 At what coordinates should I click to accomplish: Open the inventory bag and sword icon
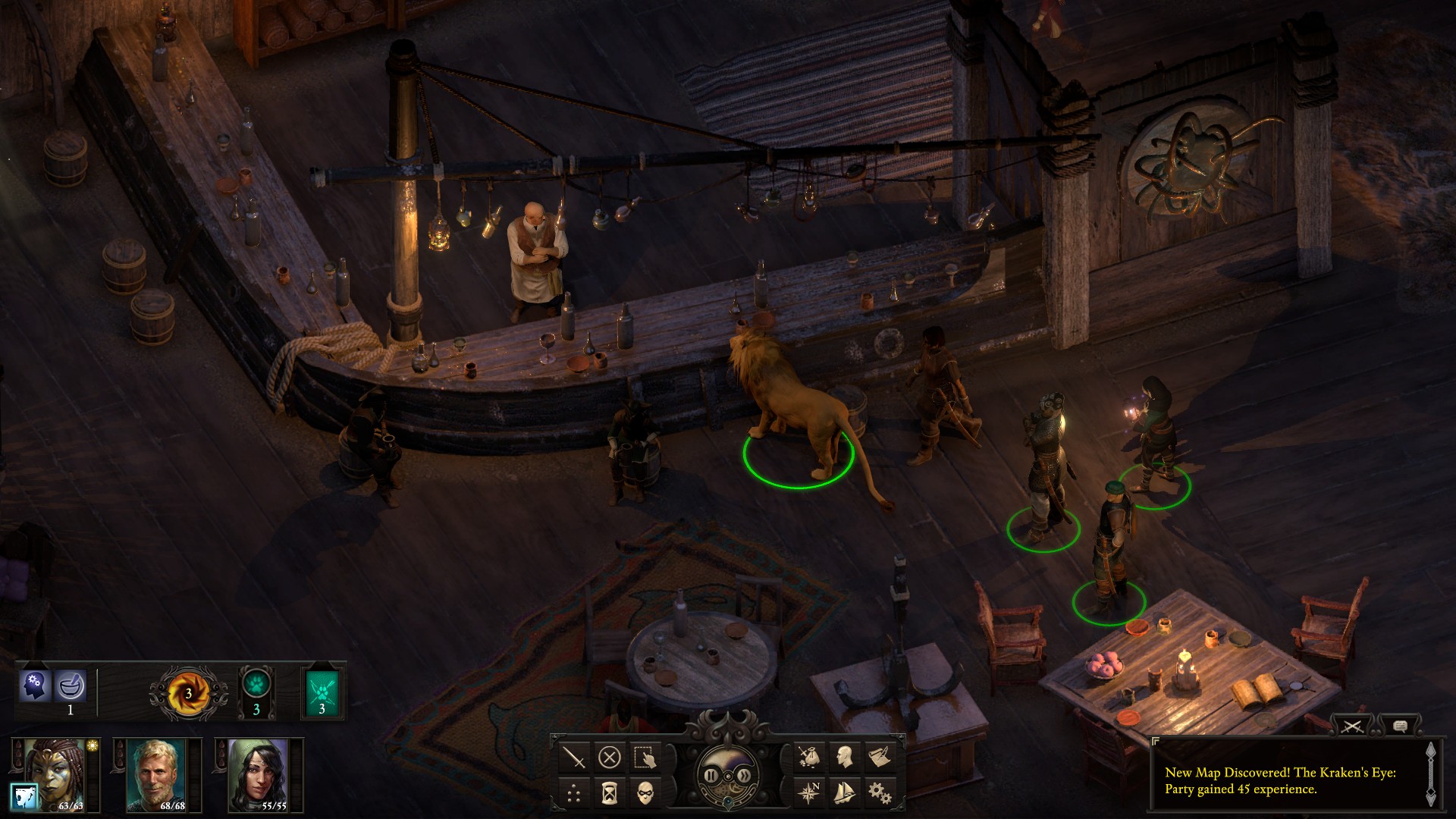(809, 757)
